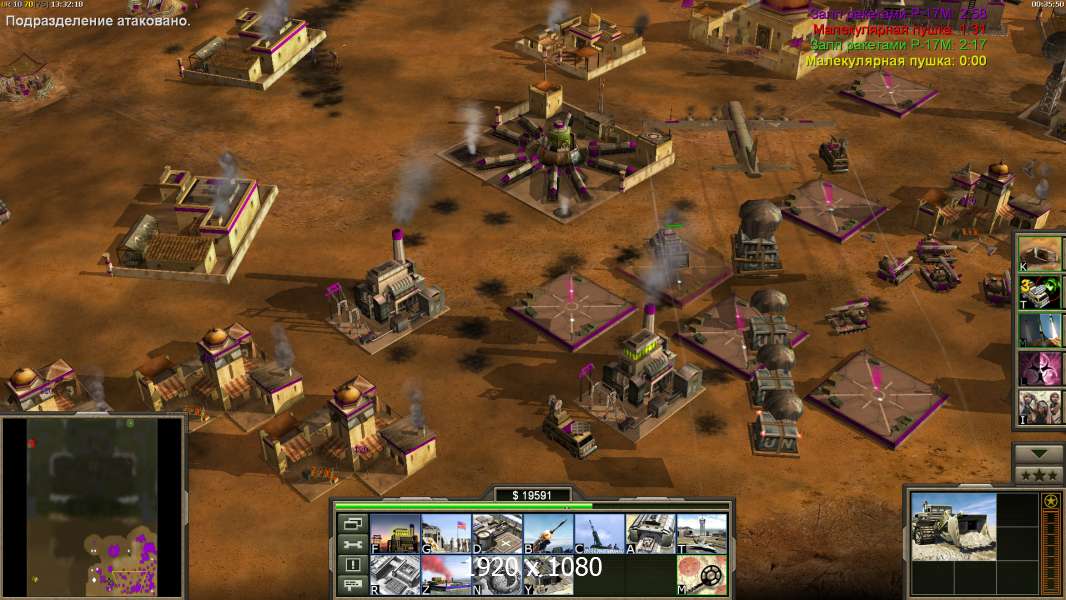Select the grey bunker (R) build icon
Viewport: 1066px width, 600px height.
(x=395, y=575)
